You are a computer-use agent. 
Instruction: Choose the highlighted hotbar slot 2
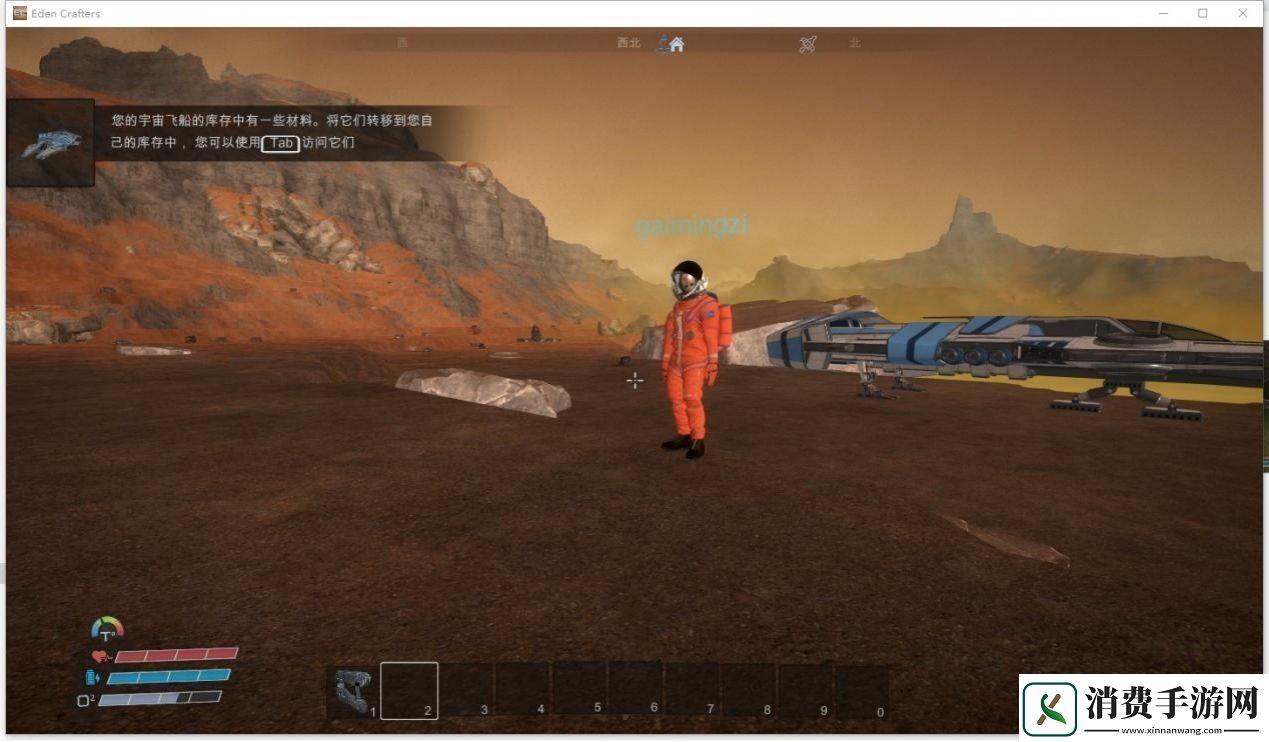point(409,690)
